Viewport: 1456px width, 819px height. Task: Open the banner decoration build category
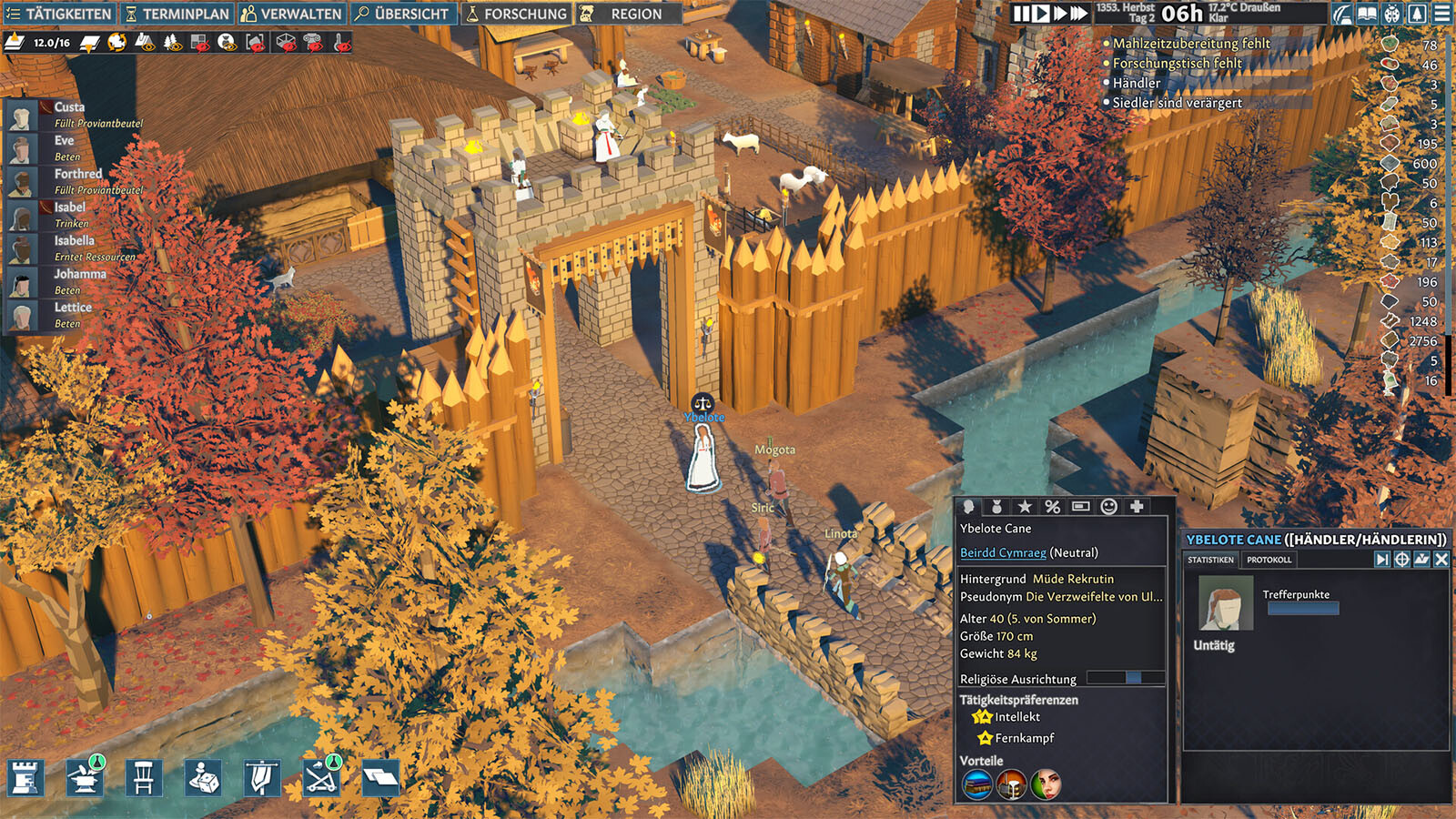point(261,777)
